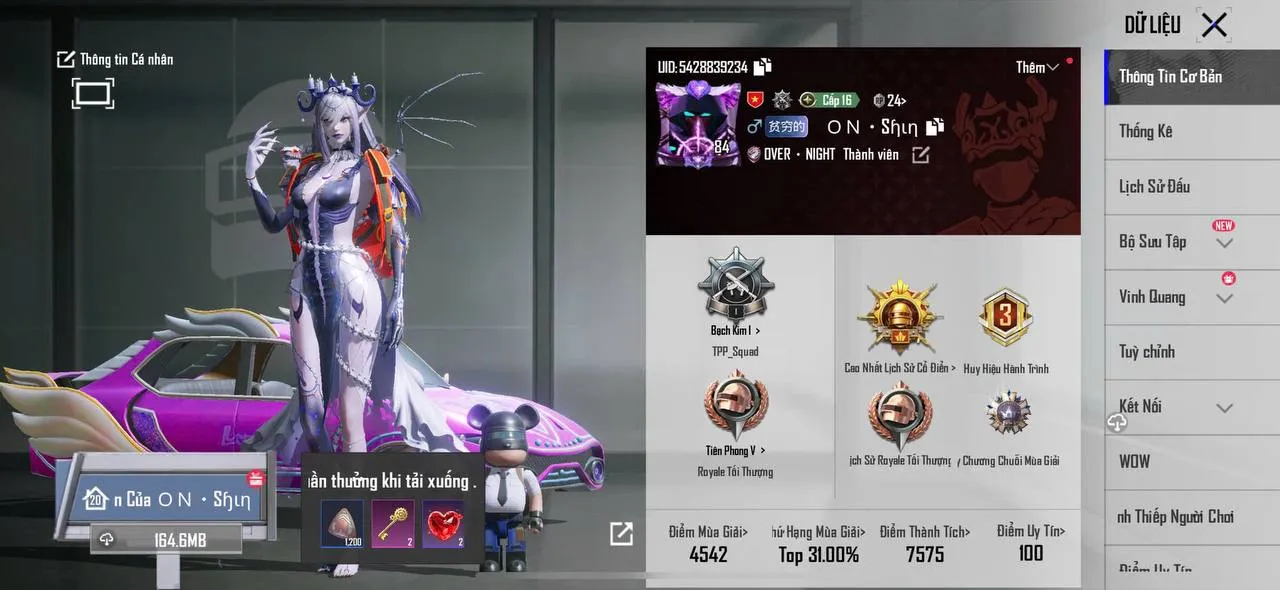This screenshot has width=1280, height=590.
Task: Click the player avatar portrait
Action: tap(698, 124)
